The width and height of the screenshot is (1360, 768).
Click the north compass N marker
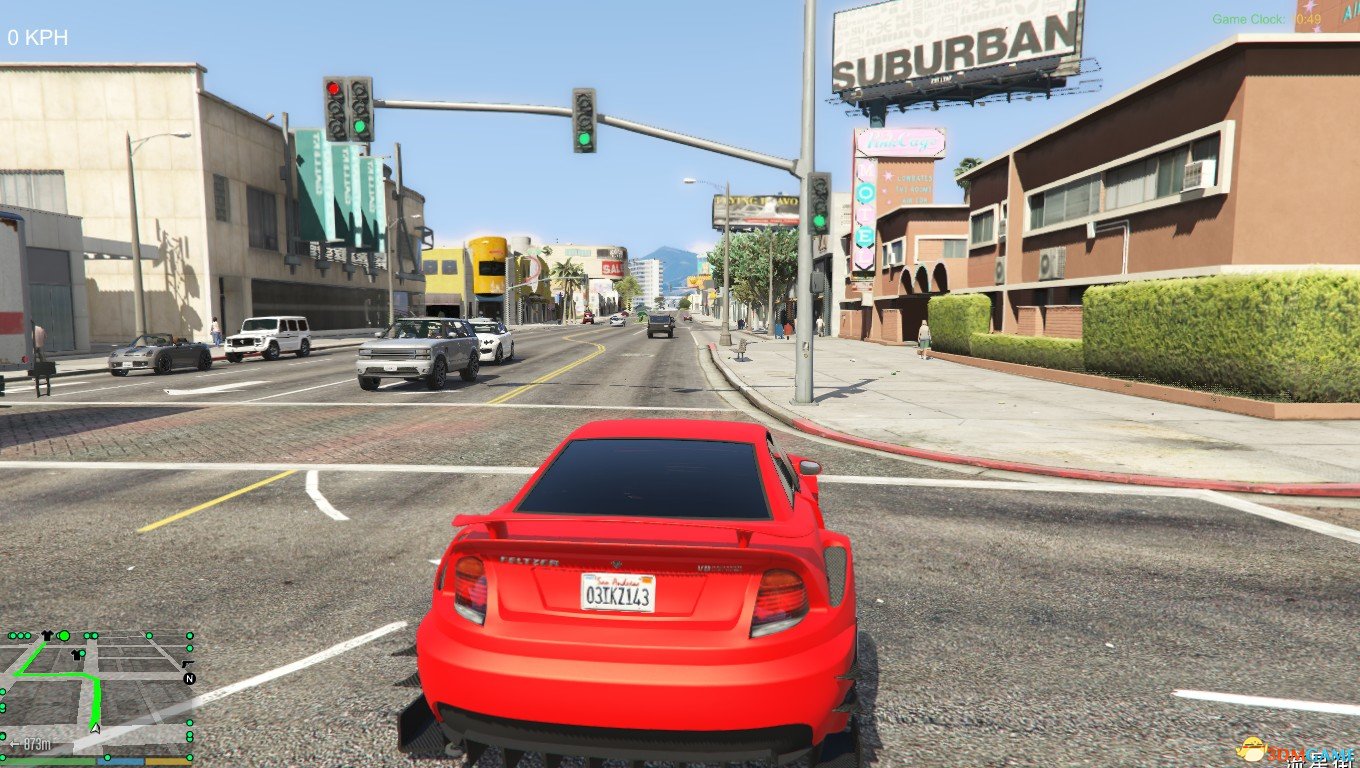(x=189, y=678)
